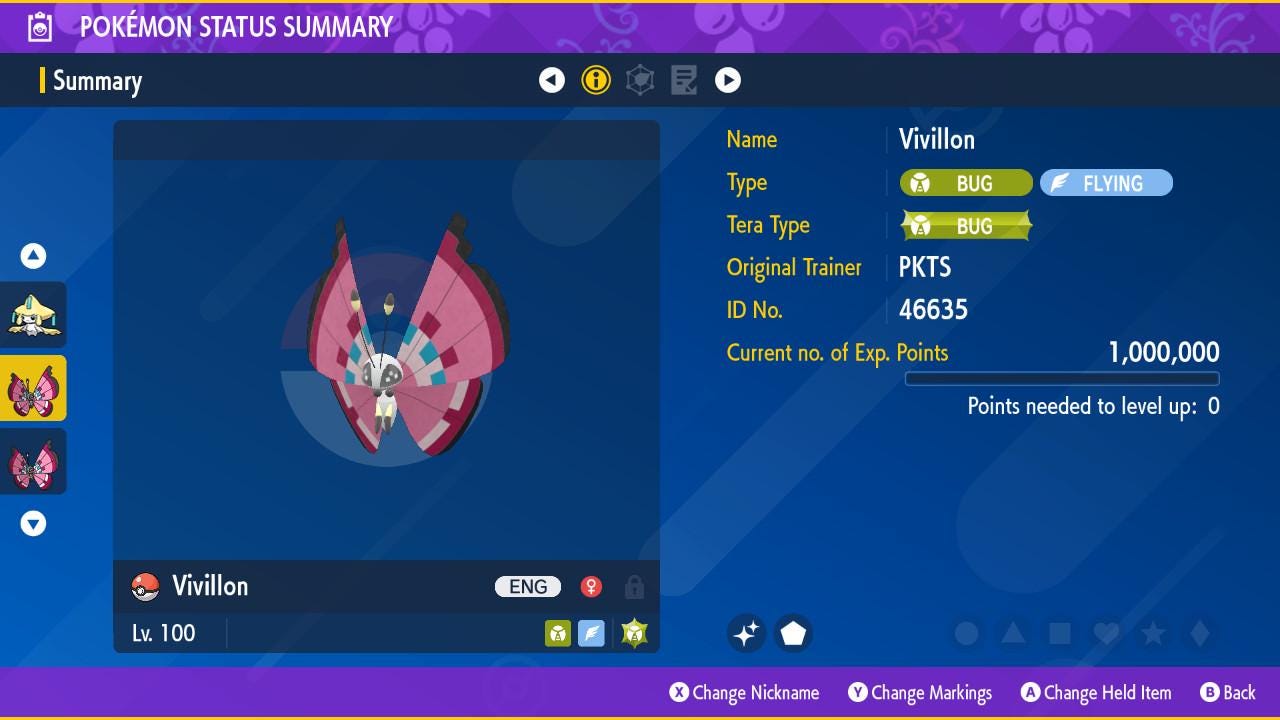
Task: Toggle the heart marking
Action: pyautogui.click(x=1106, y=633)
